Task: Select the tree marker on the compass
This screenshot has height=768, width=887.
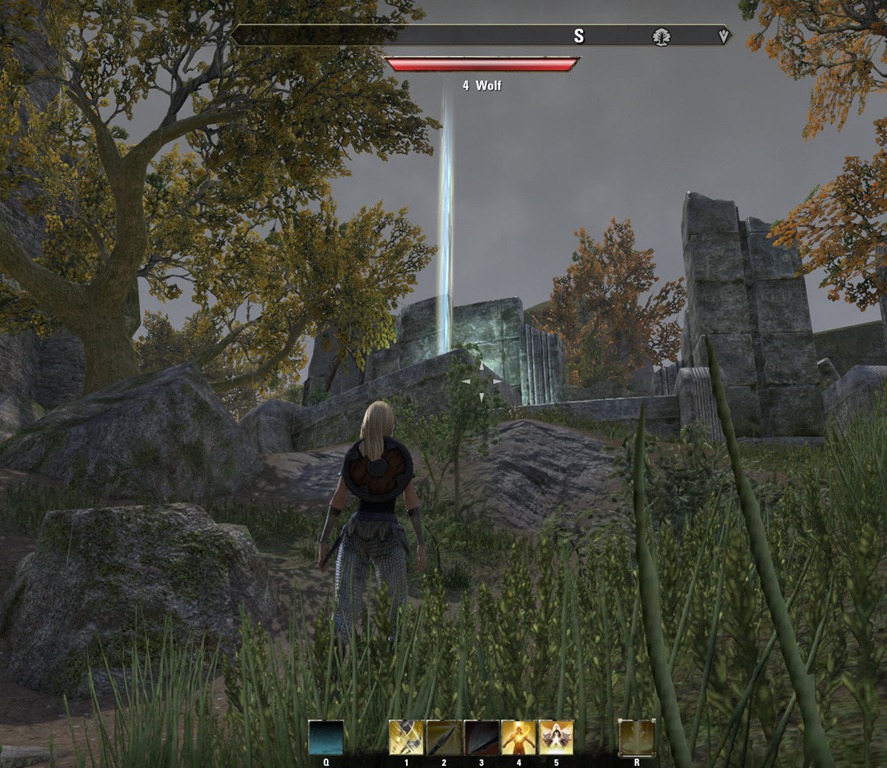Action: point(661,36)
